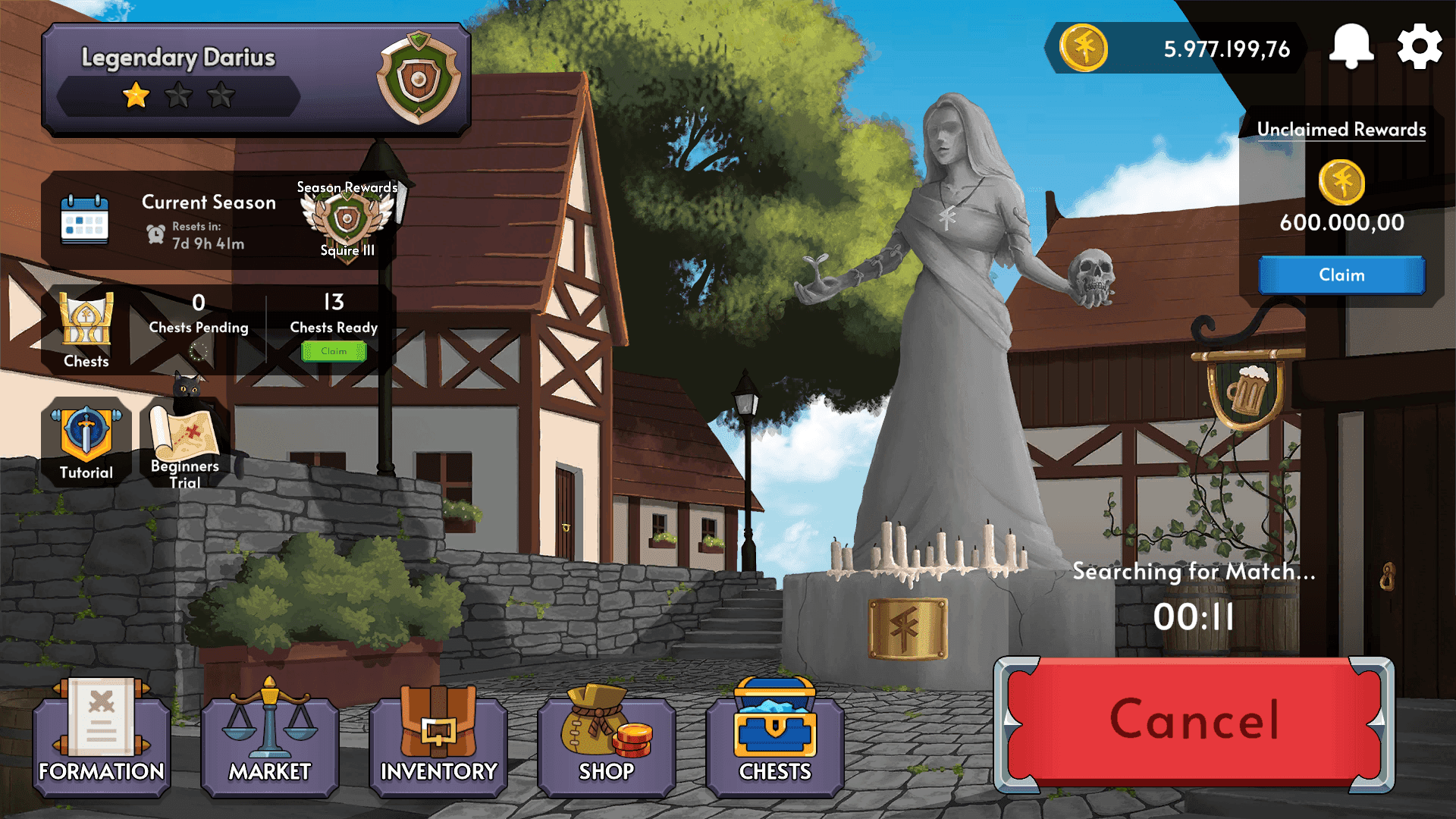The image size is (1456, 819).
Task: Cancel the matchmaking search
Action: pyautogui.click(x=1195, y=720)
